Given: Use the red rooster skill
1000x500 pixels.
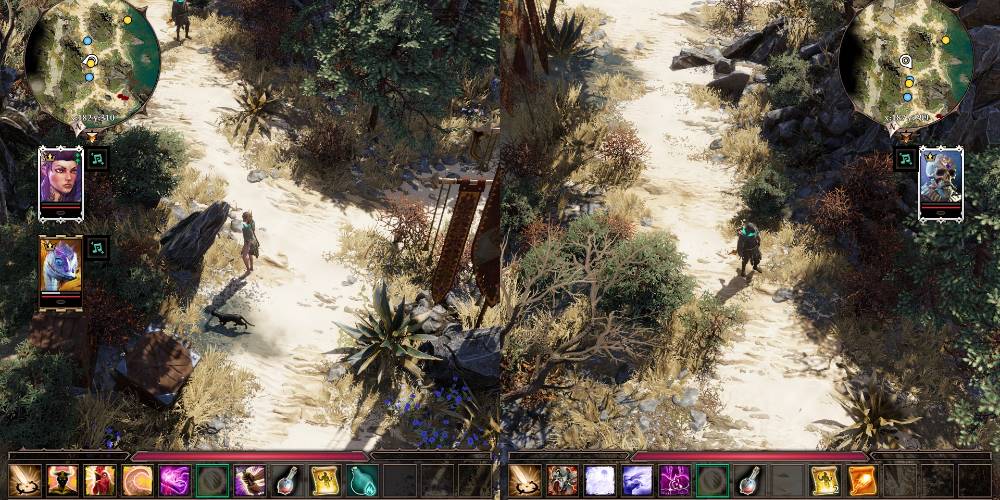Looking at the screenshot, I should pyautogui.click(x=99, y=481).
